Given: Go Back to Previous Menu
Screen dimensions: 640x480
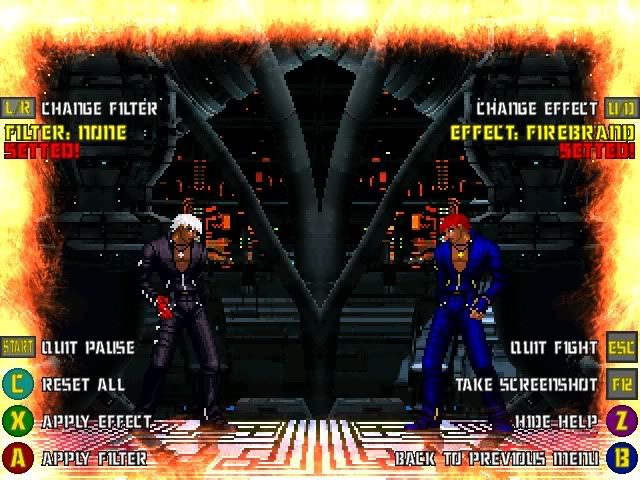Looking at the screenshot, I should [498, 459].
